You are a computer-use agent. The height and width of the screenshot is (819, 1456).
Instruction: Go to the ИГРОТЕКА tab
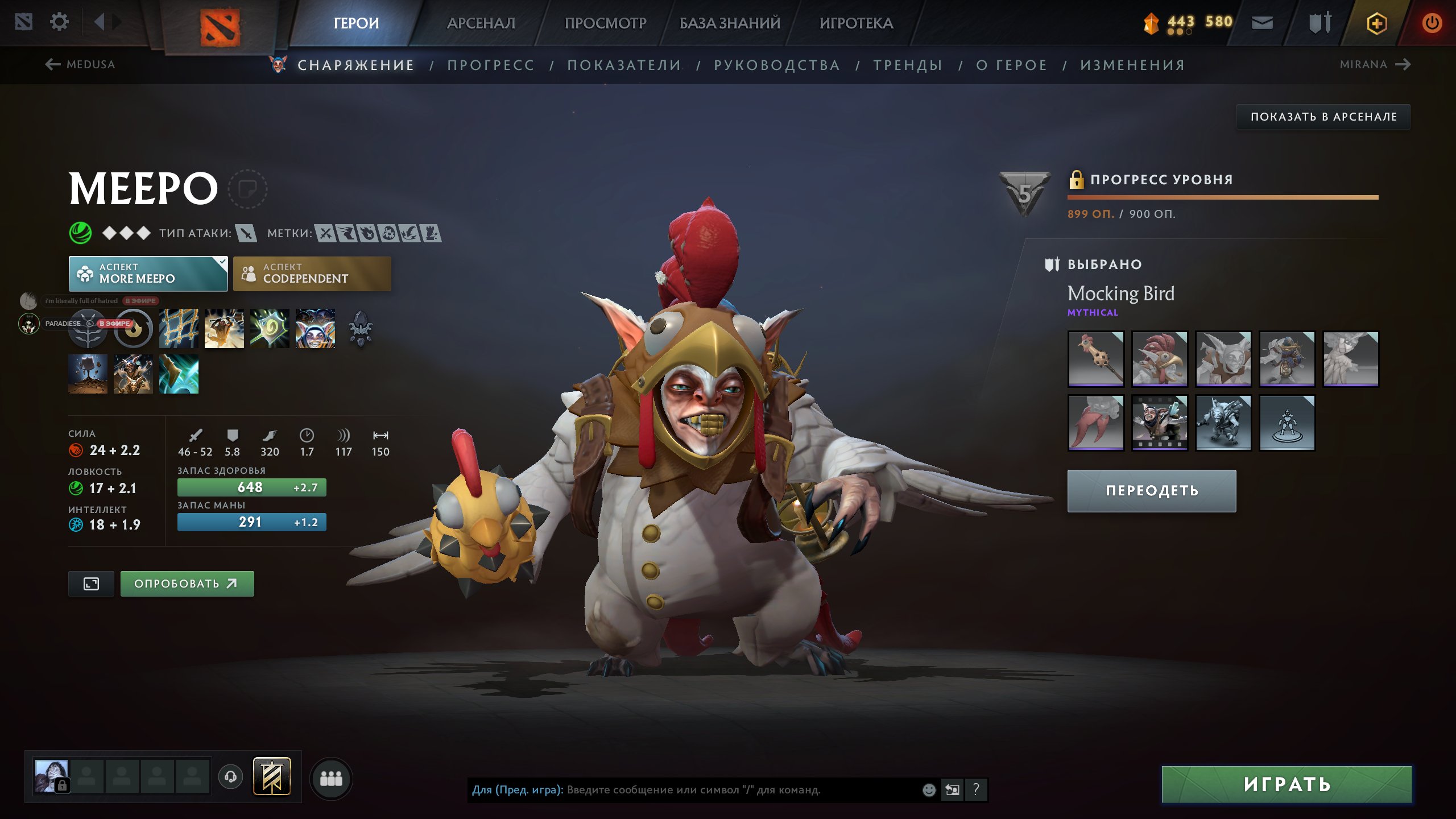tap(856, 23)
